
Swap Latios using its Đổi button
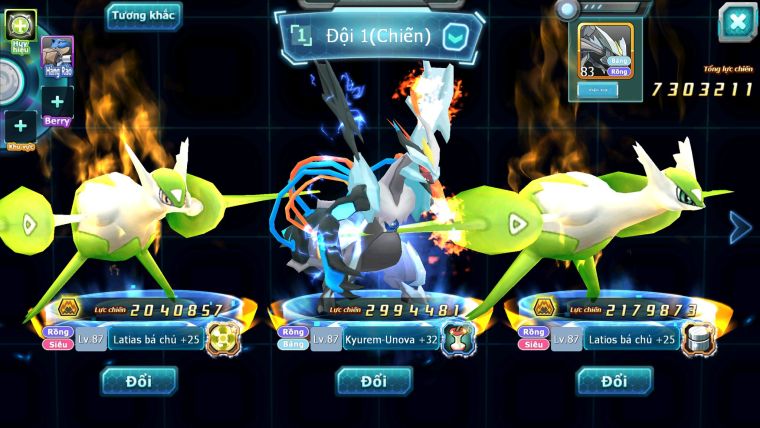point(614,381)
